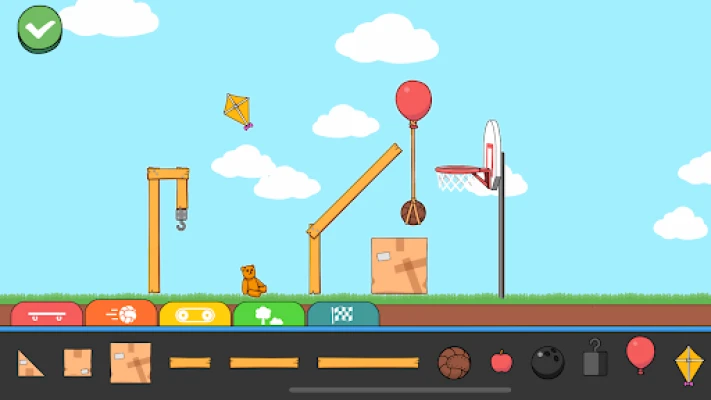Select the brown basketball item

[454, 362]
